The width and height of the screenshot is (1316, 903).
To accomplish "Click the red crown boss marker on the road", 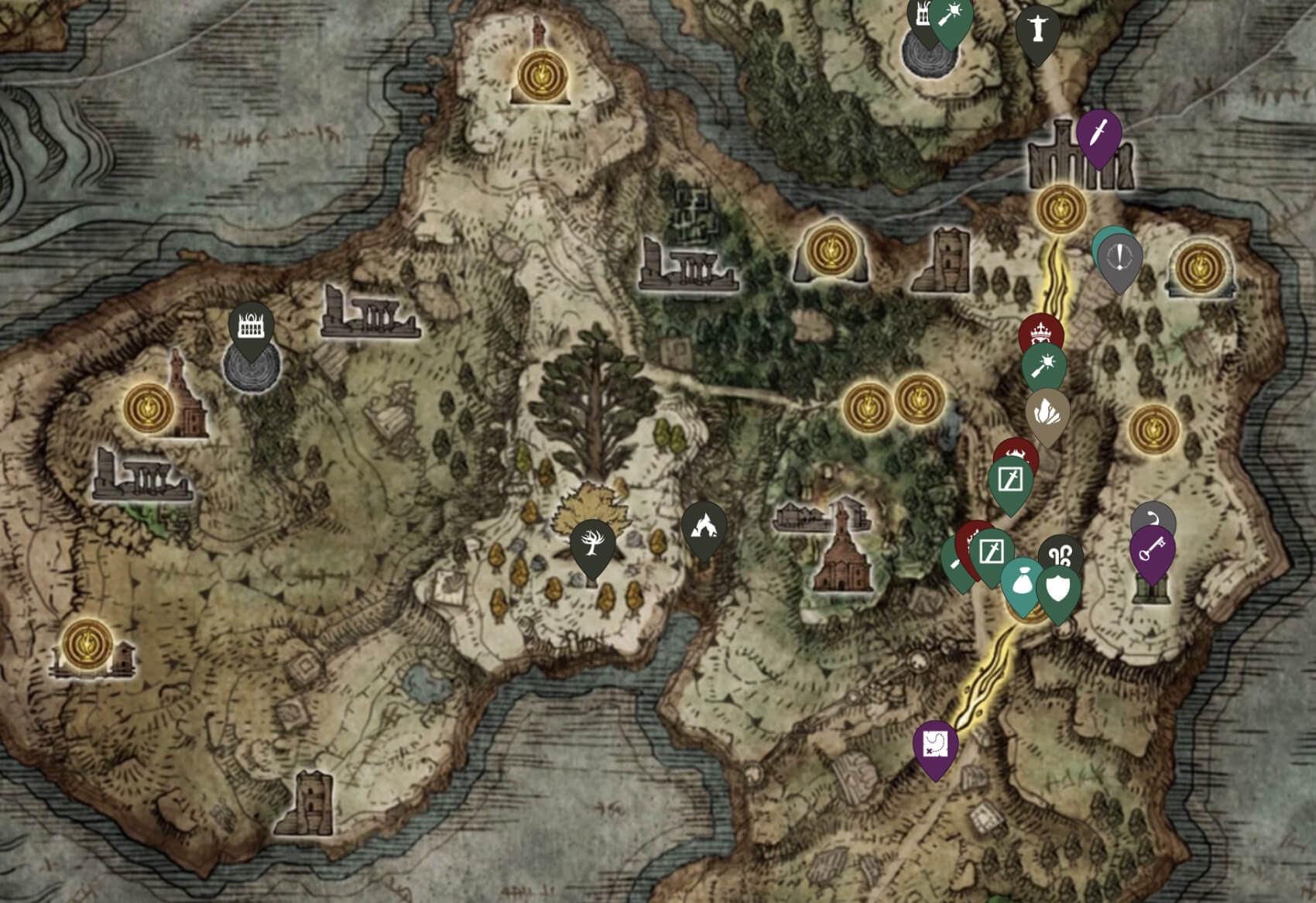I will [1040, 331].
